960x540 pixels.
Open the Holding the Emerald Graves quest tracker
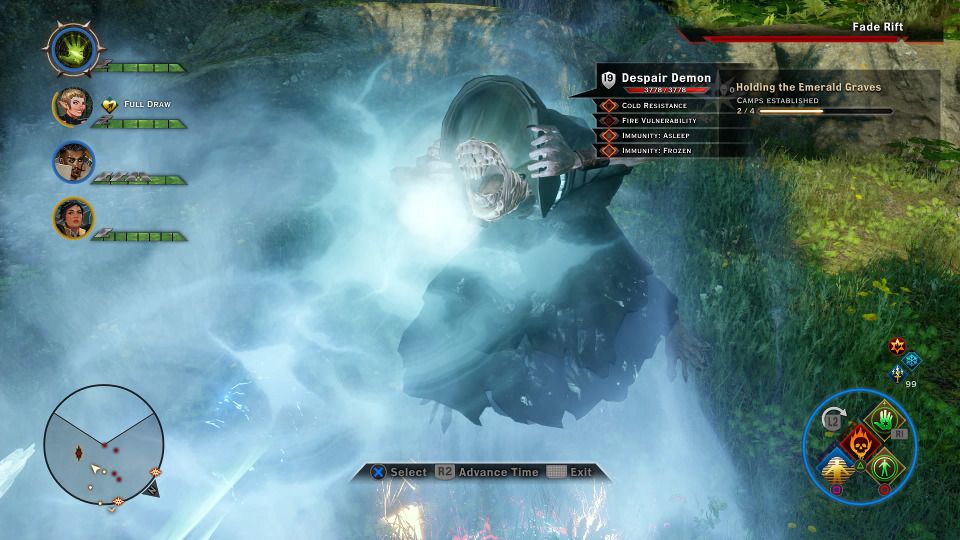tap(809, 87)
